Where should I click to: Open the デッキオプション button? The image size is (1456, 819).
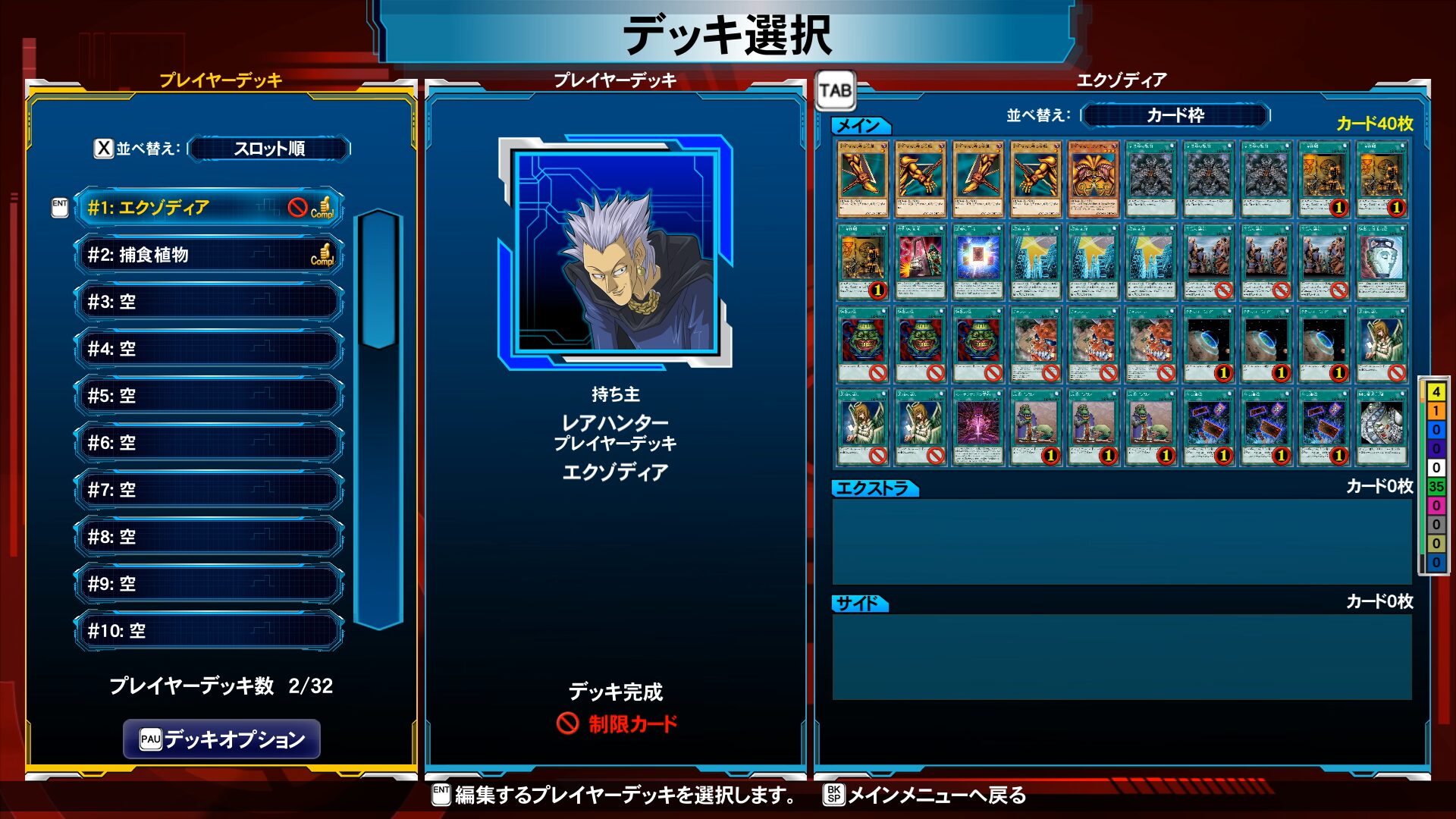pyautogui.click(x=221, y=739)
